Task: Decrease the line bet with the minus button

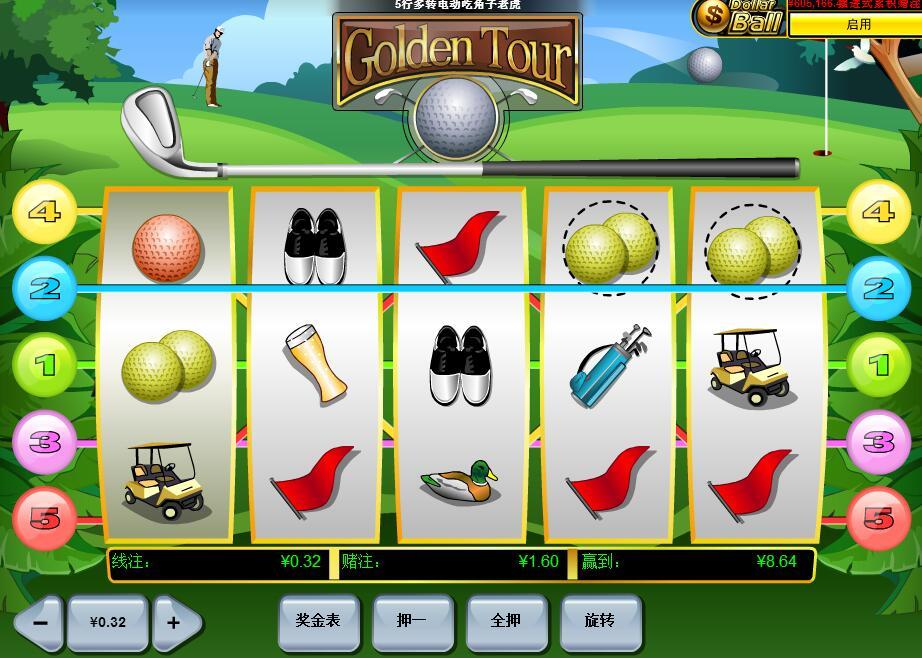Action: click(x=40, y=622)
